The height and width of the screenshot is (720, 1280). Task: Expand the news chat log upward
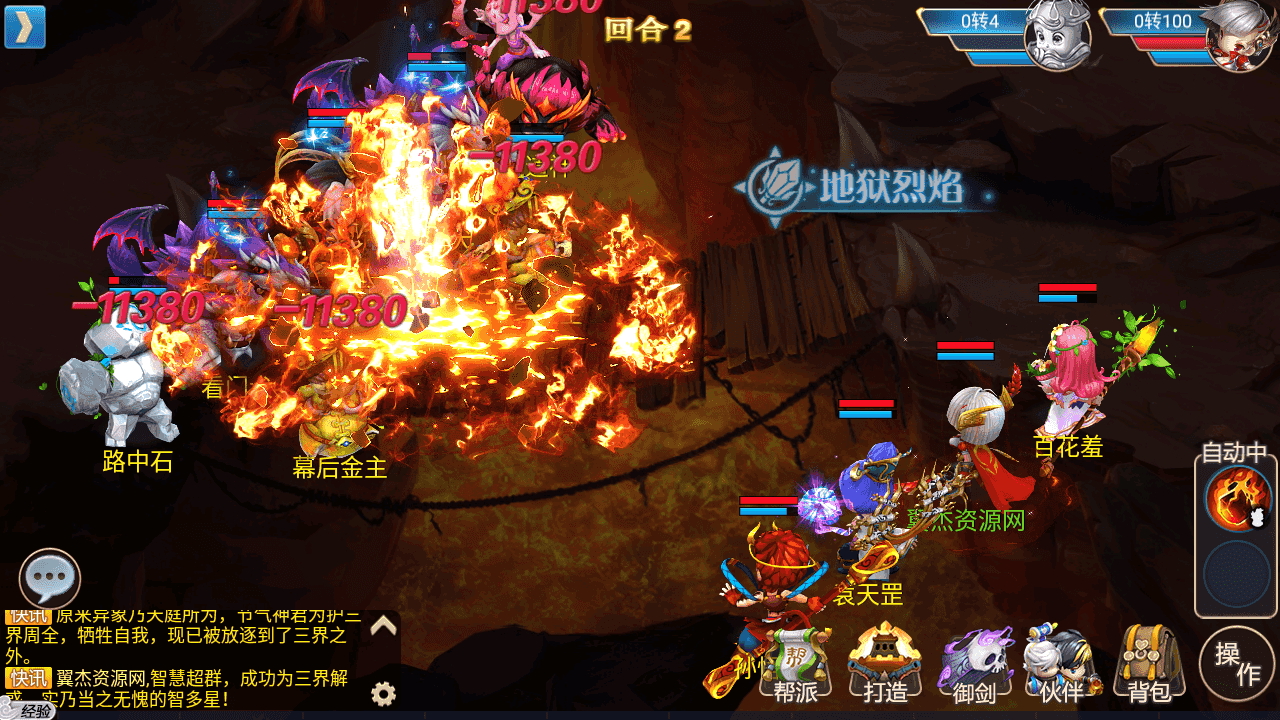click(384, 627)
